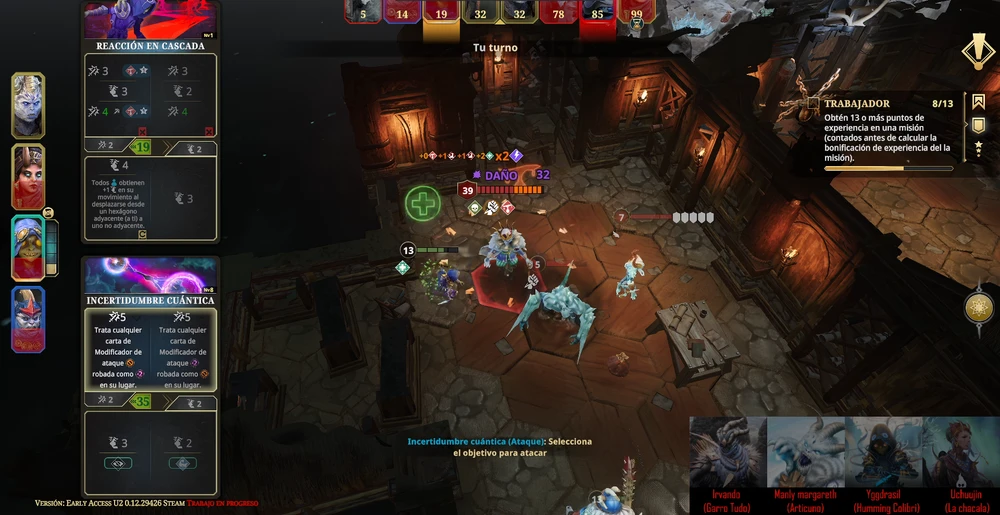Click the gold exclamation diamond icon
Viewport: 1000px width, 515px height.
(x=976, y=50)
